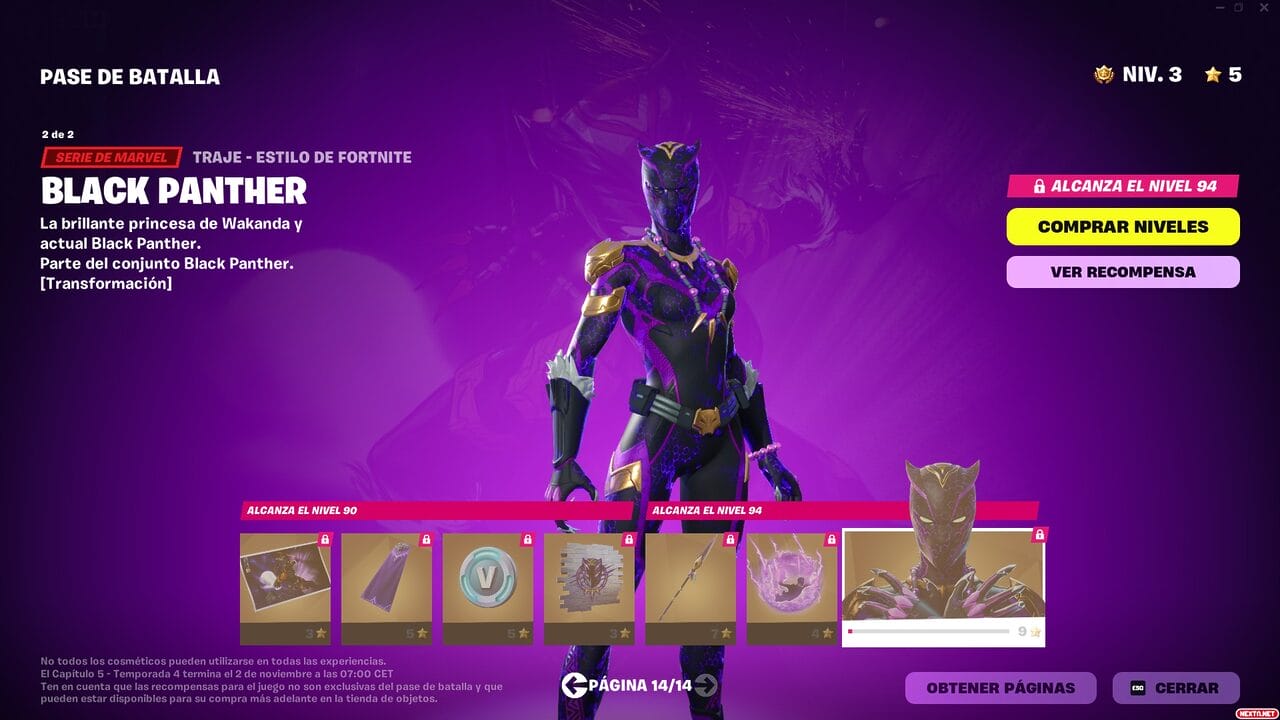Click the lock on the Black Panther skin tile
The image size is (1280, 720).
[x=1041, y=536]
